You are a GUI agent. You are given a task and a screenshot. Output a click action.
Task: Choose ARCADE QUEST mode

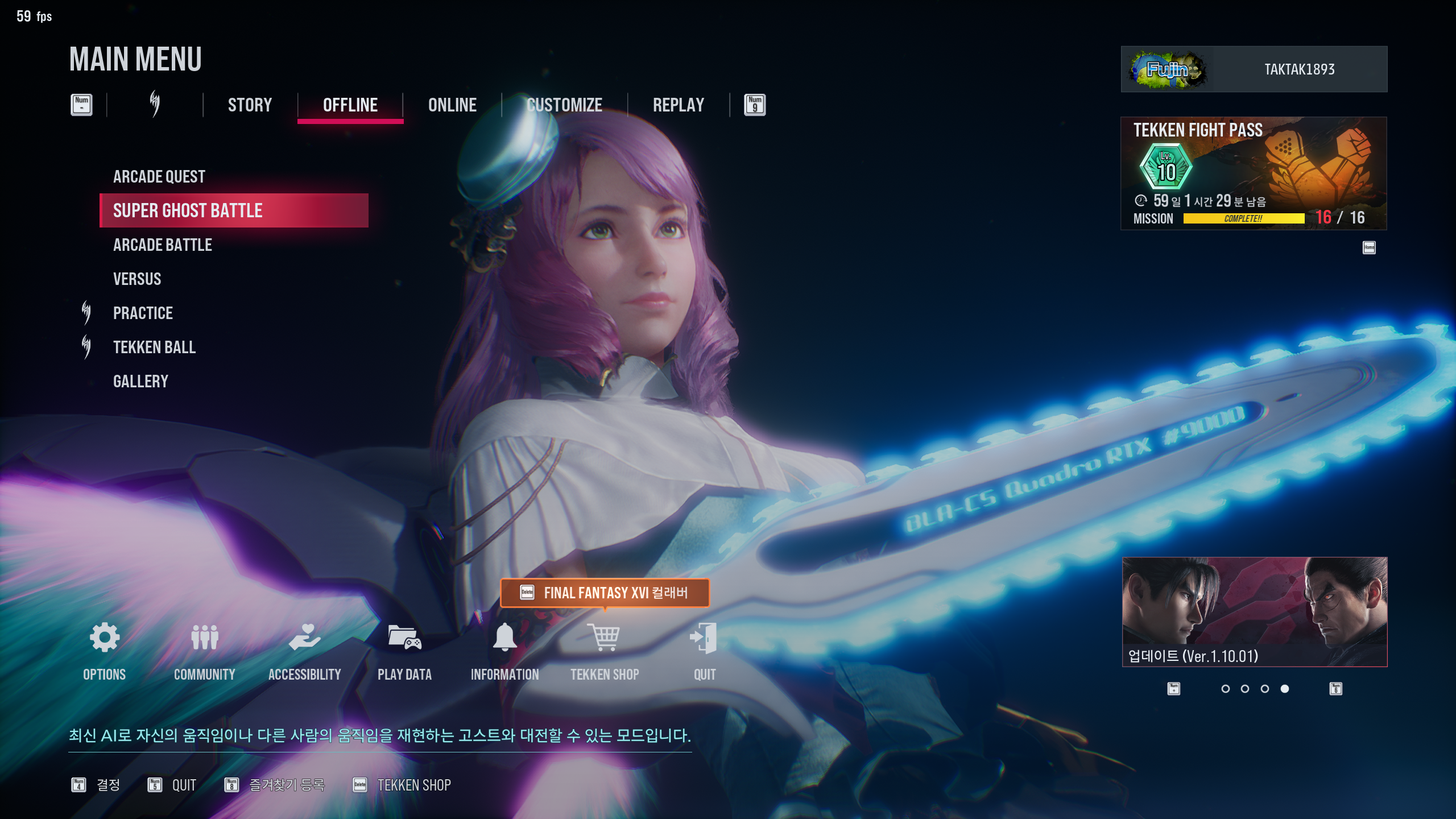tap(159, 177)
